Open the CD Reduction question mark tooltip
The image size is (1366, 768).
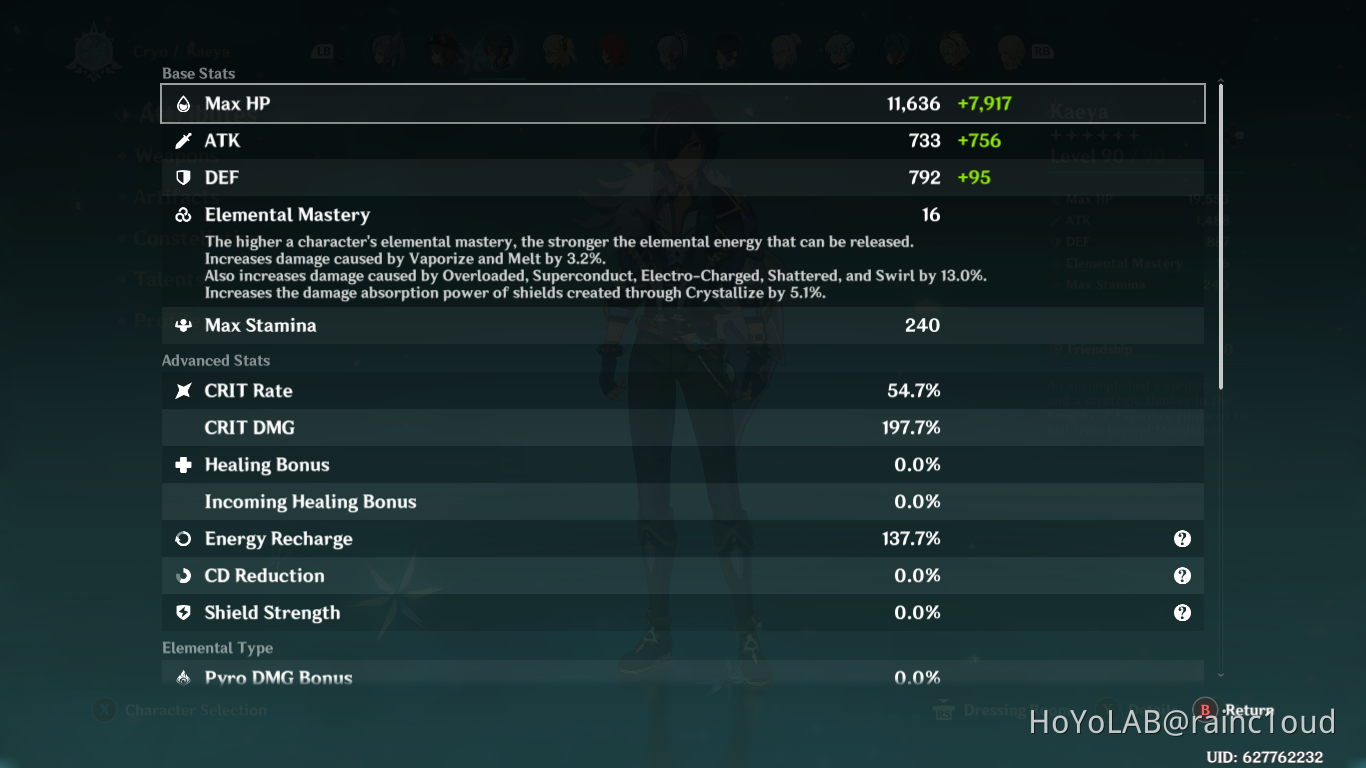click(x=1183, y=575)
